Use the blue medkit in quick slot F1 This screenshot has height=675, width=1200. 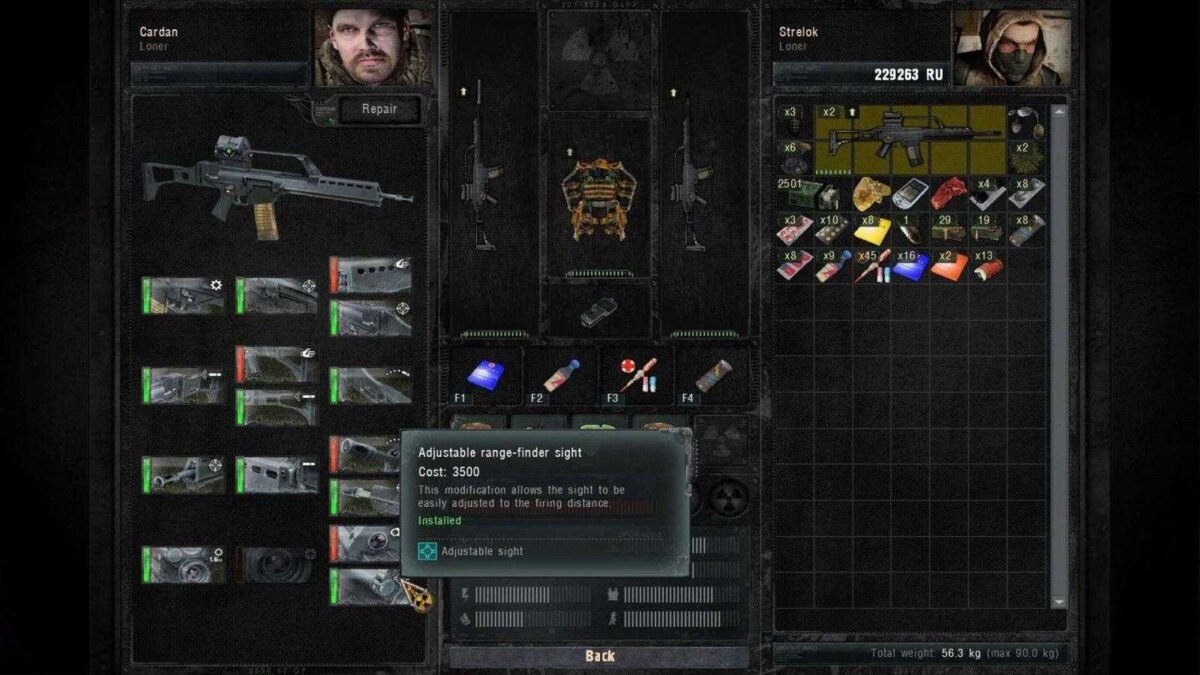coord(485,375)
